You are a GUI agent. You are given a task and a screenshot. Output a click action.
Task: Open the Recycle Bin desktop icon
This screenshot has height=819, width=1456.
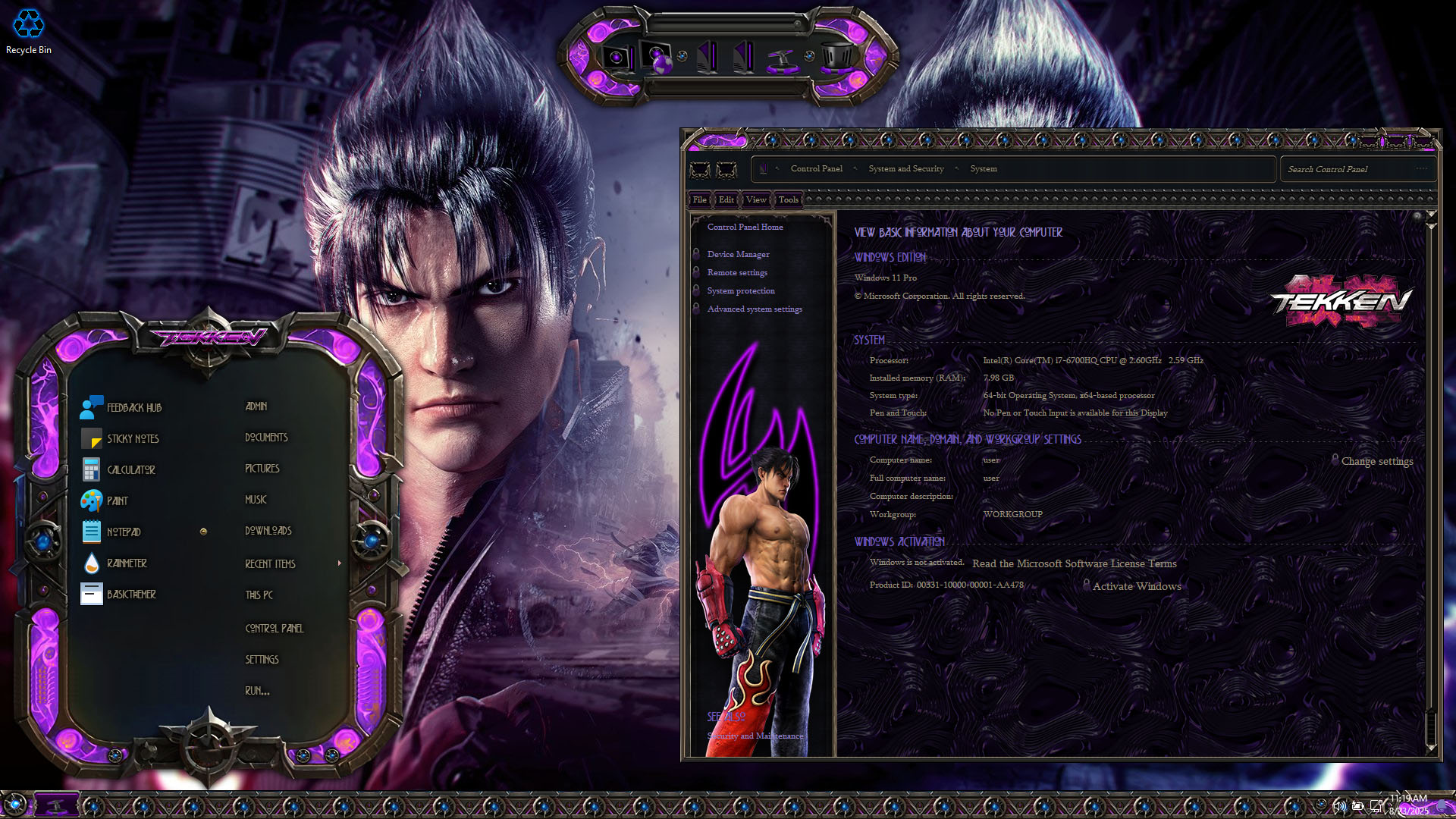(29, 31)
